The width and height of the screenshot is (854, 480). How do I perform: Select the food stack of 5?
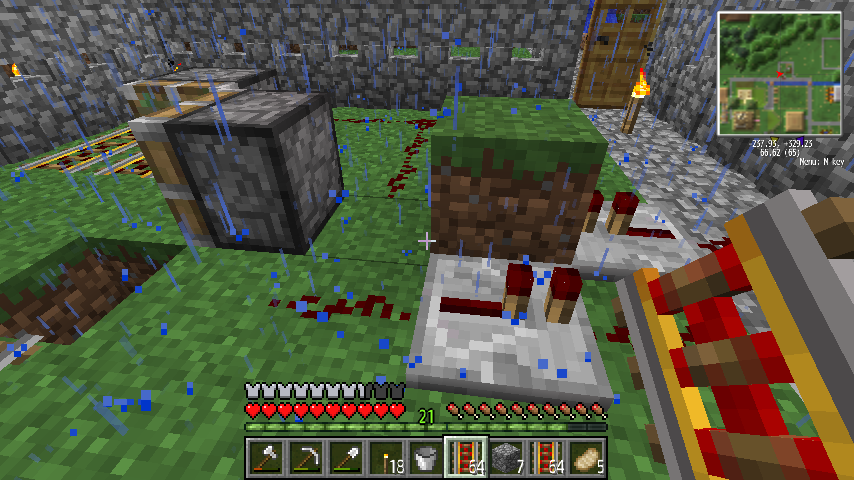click(x=585, y=458)
